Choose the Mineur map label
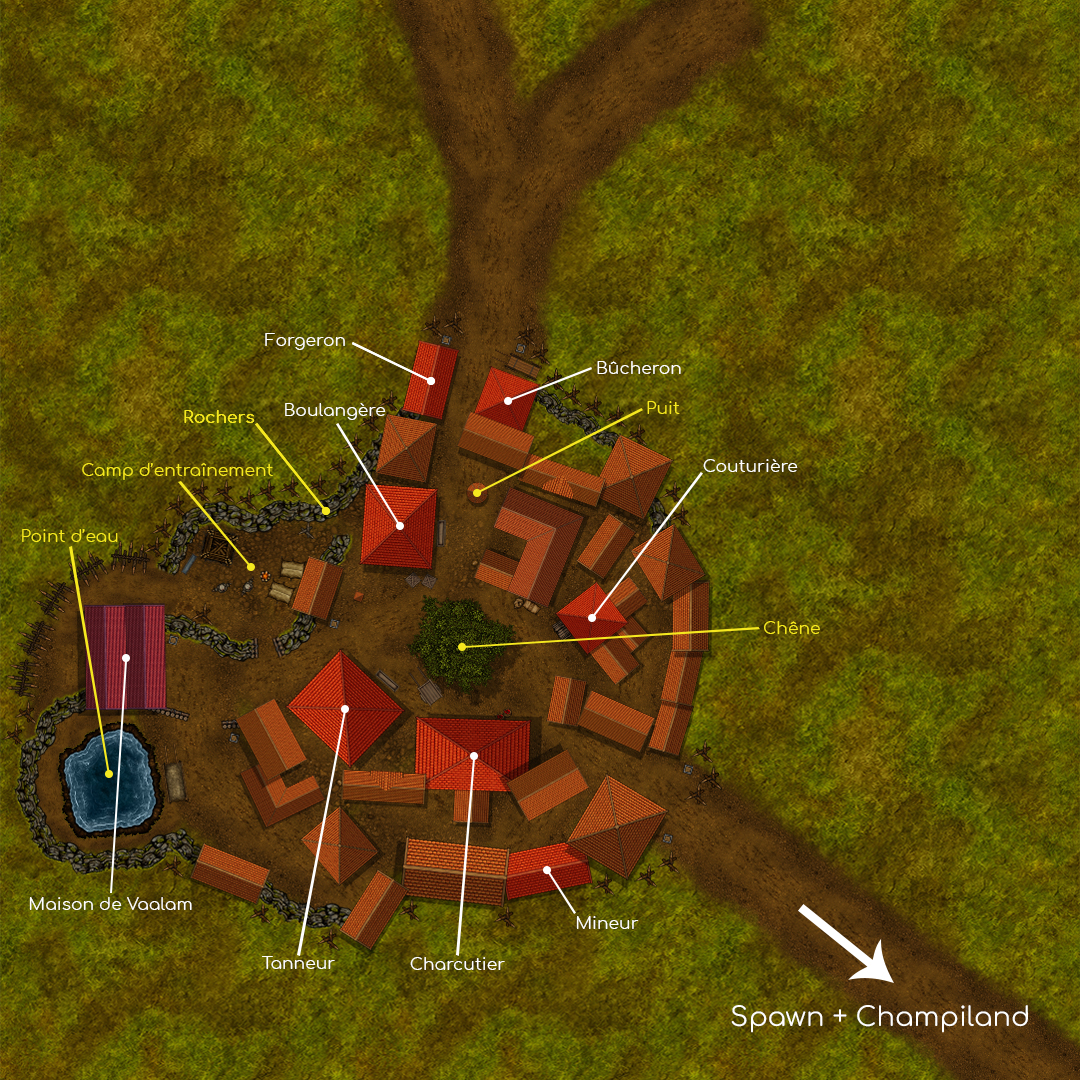Screen dimensions: 1080x1080 [606, 923]
